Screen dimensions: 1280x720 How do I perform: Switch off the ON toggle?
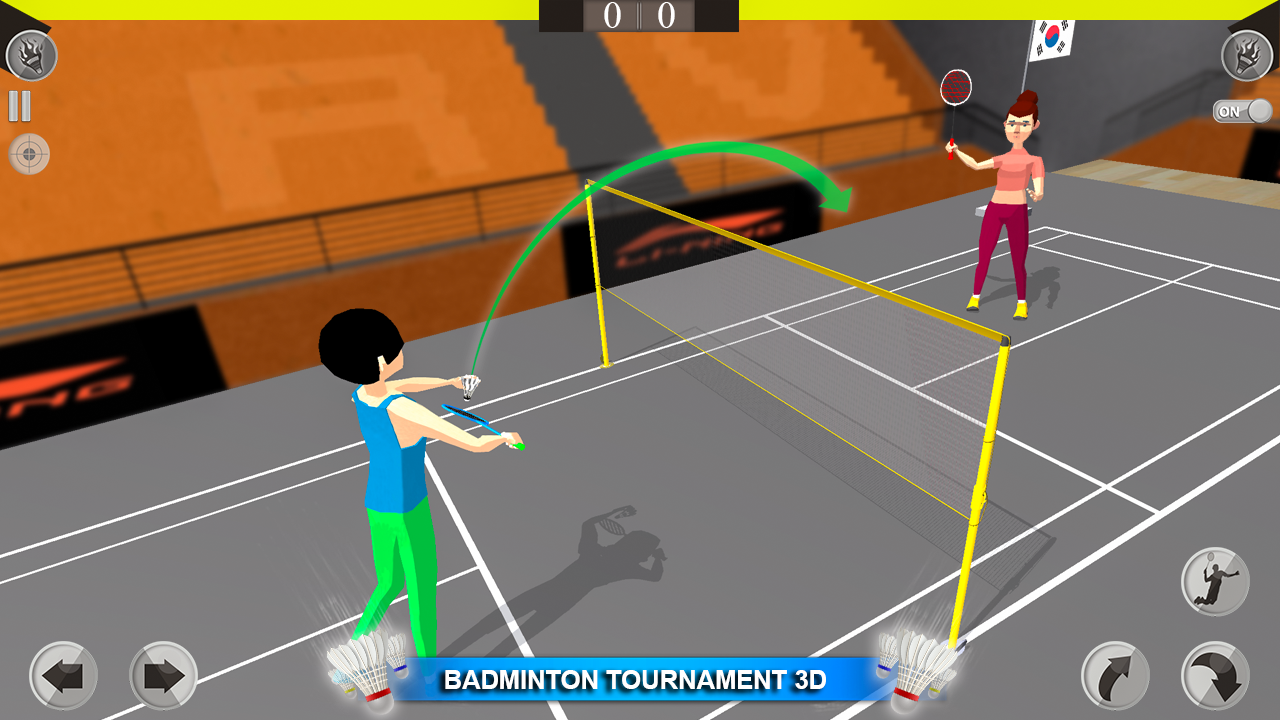tap(1242, 112)
